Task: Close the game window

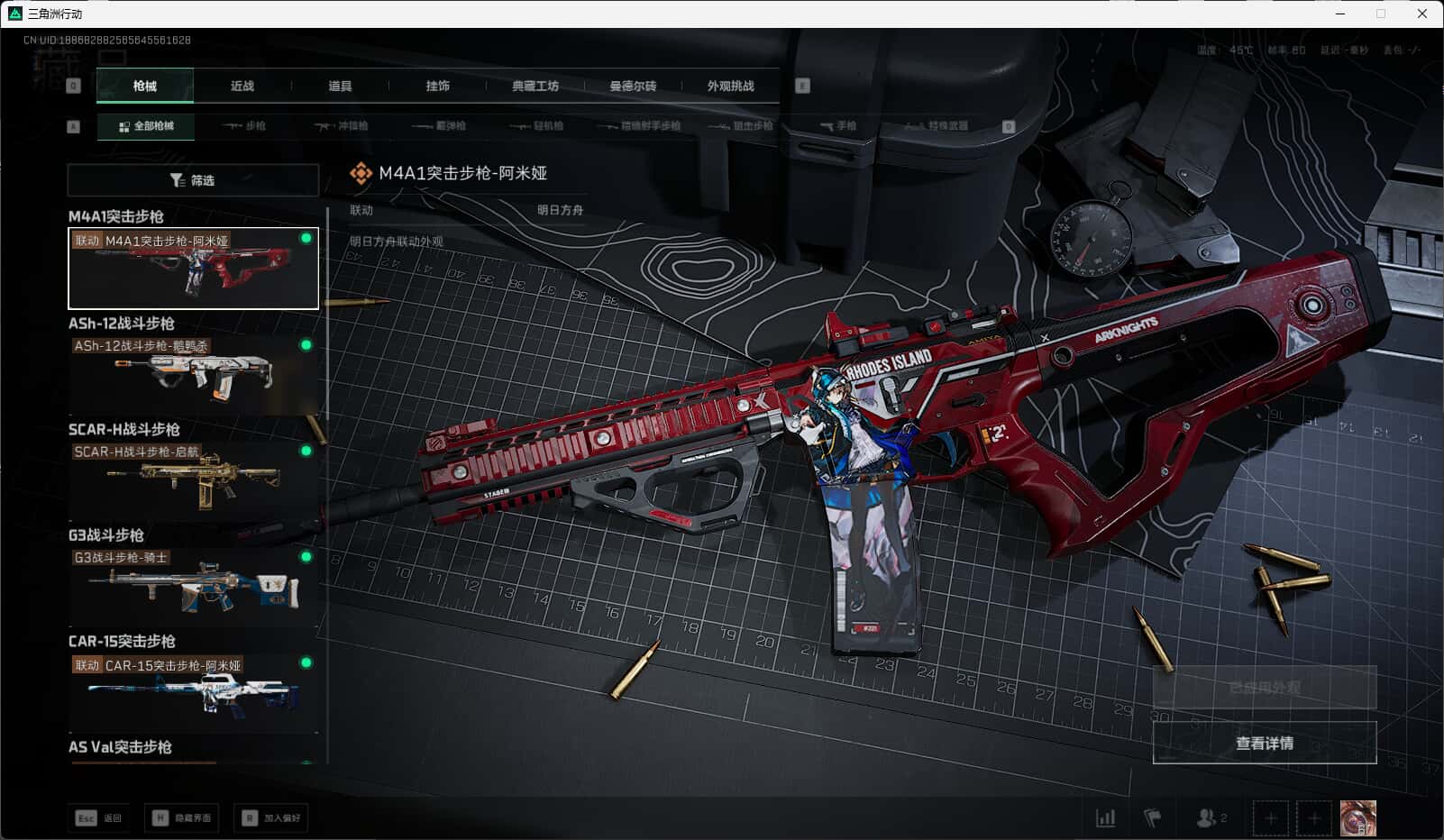Action: point(1422,14)
